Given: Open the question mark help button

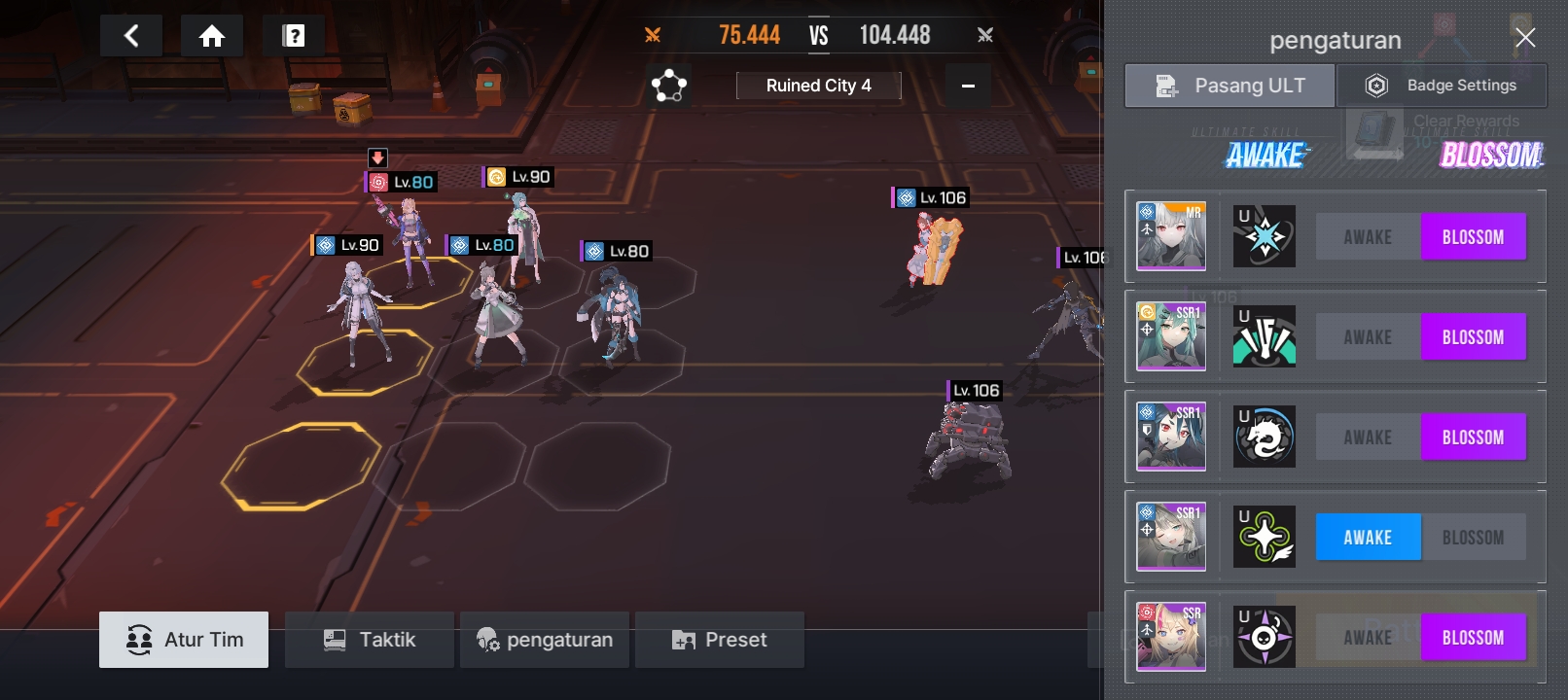Looking at the screenshot, I should coord(294,37).
